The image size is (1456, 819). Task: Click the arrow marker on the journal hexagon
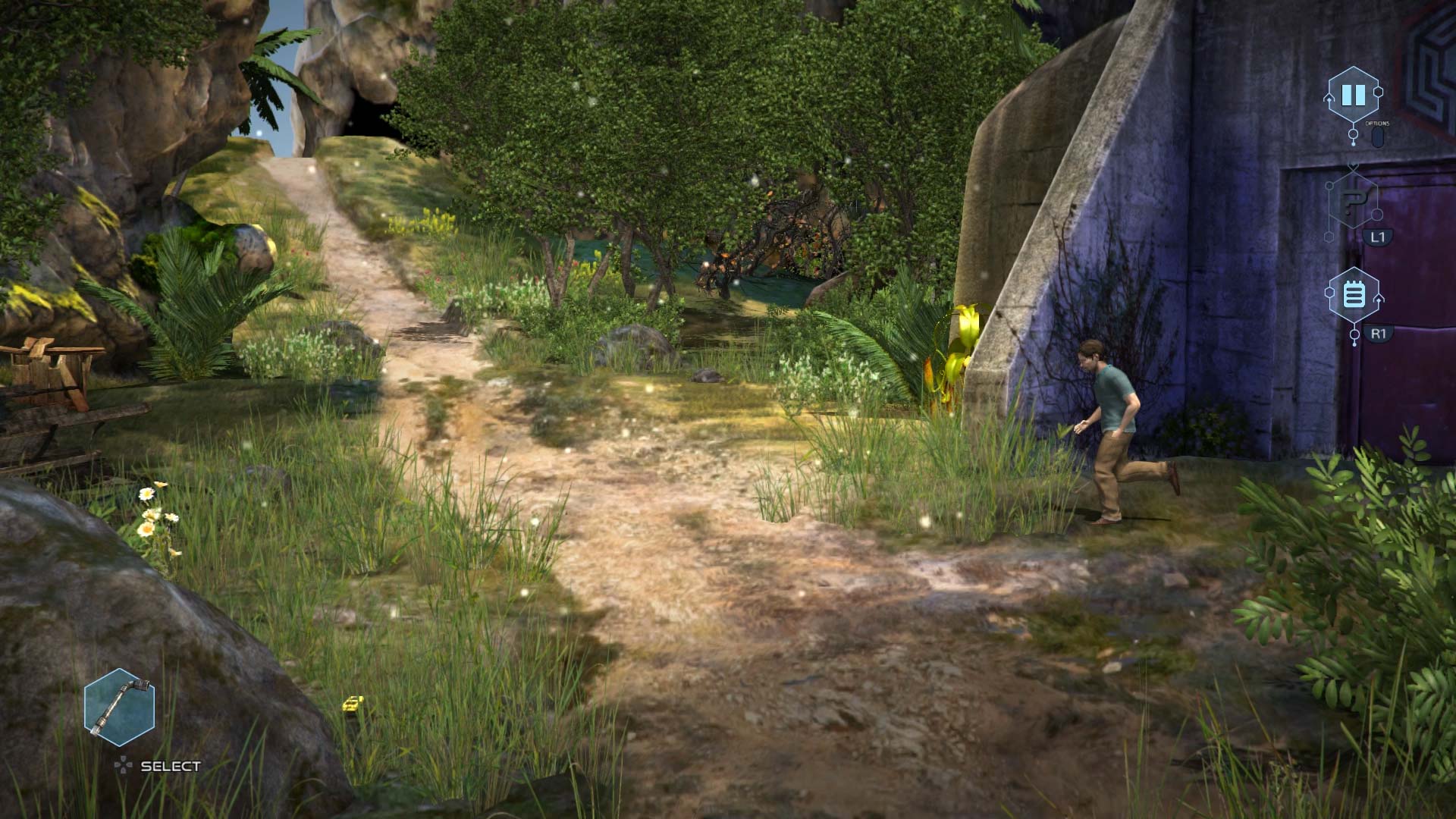(1379, 299)
